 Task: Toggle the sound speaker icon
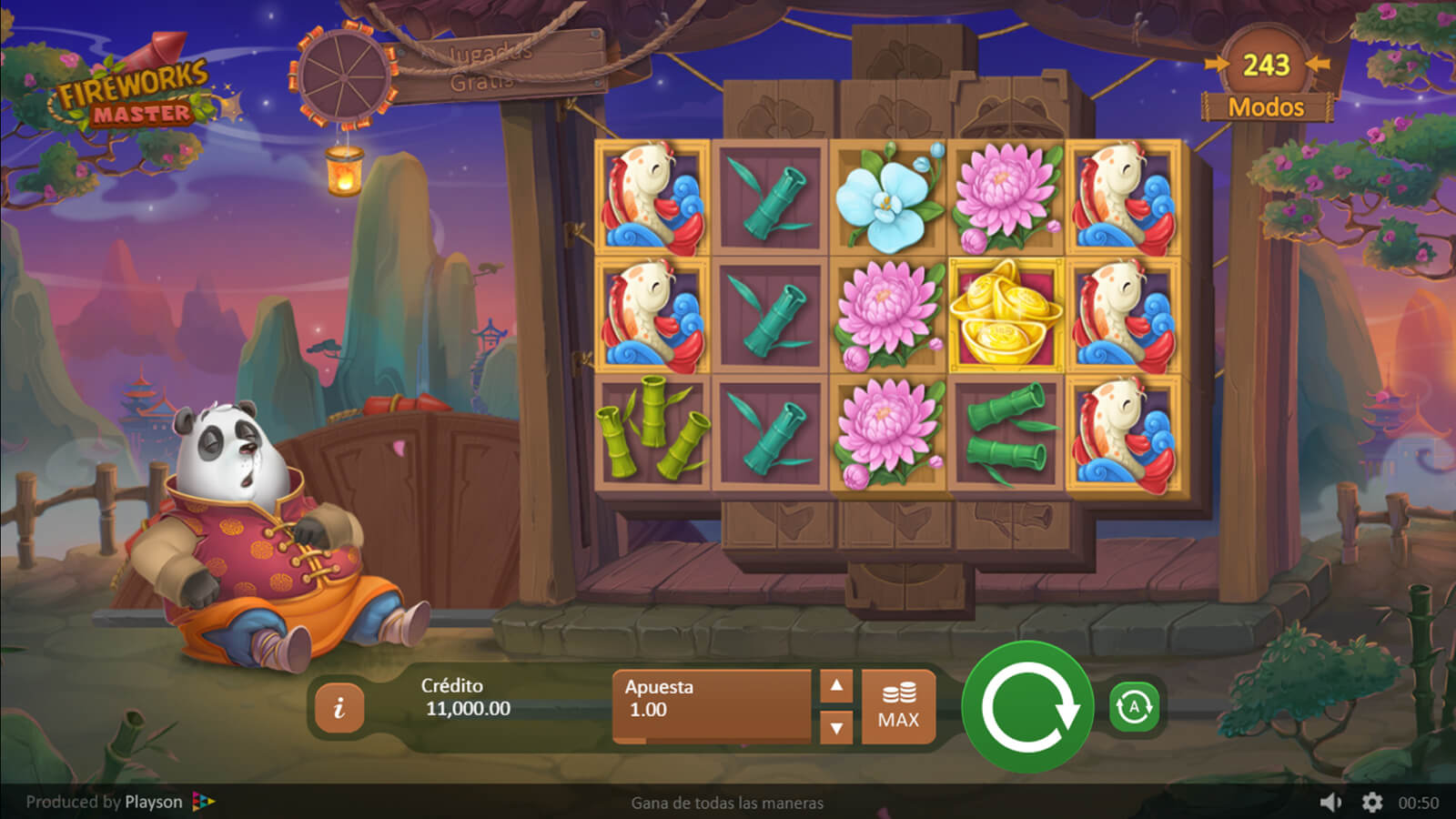[1330, 802]
